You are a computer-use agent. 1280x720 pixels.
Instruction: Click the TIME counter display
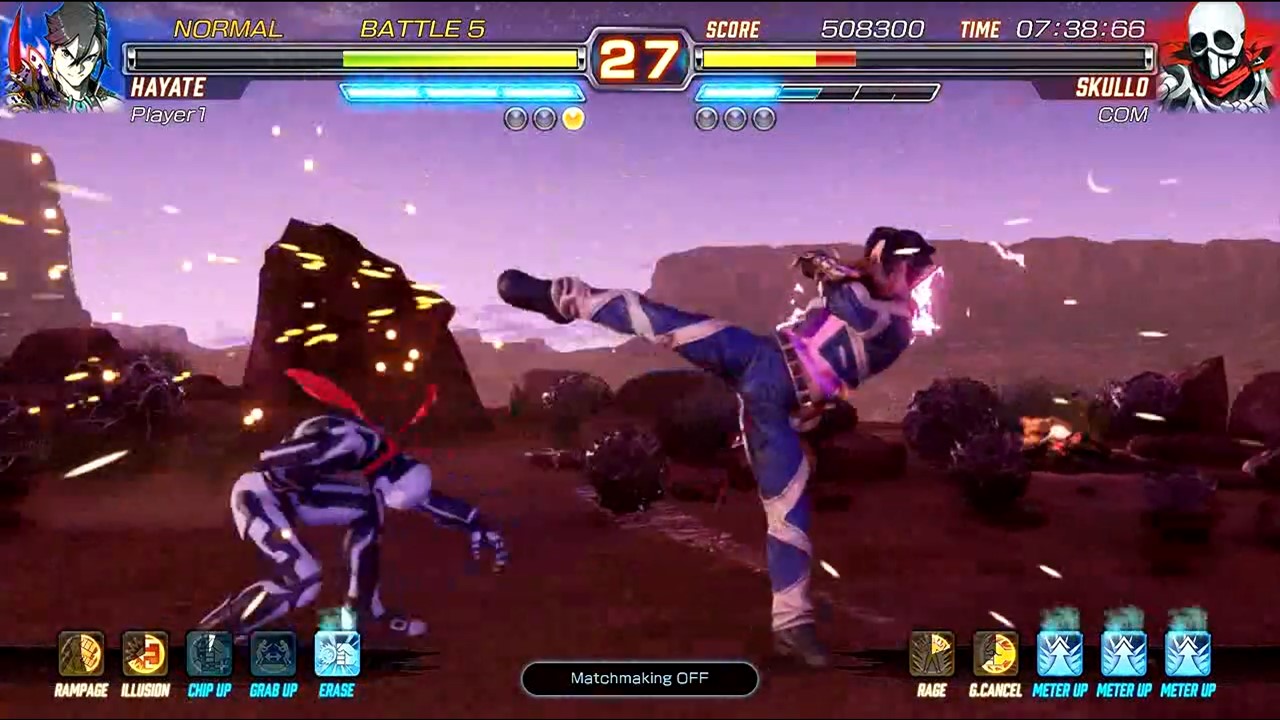pos(1080,29)
